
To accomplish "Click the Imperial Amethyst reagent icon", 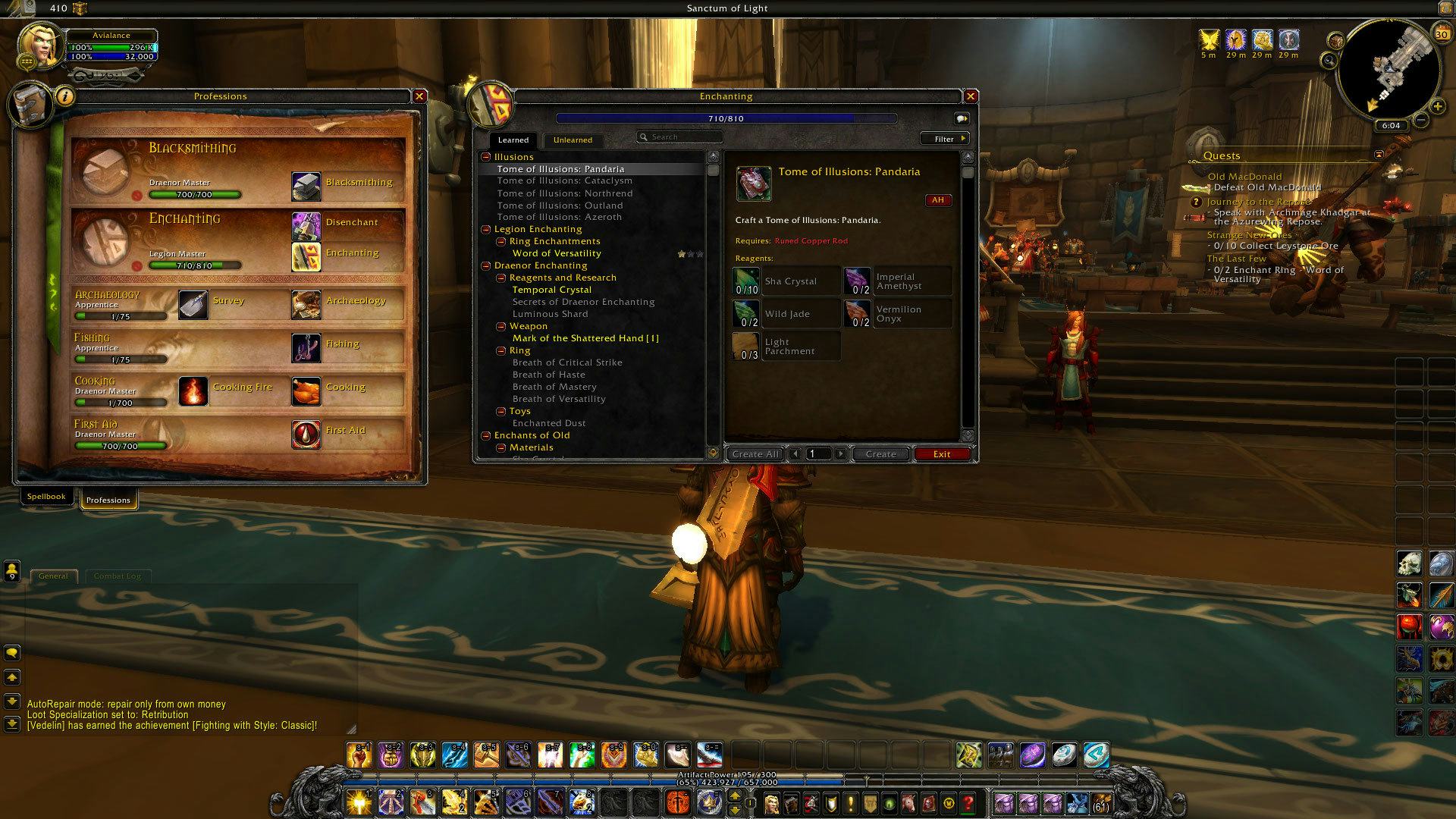I will point(858,281).
